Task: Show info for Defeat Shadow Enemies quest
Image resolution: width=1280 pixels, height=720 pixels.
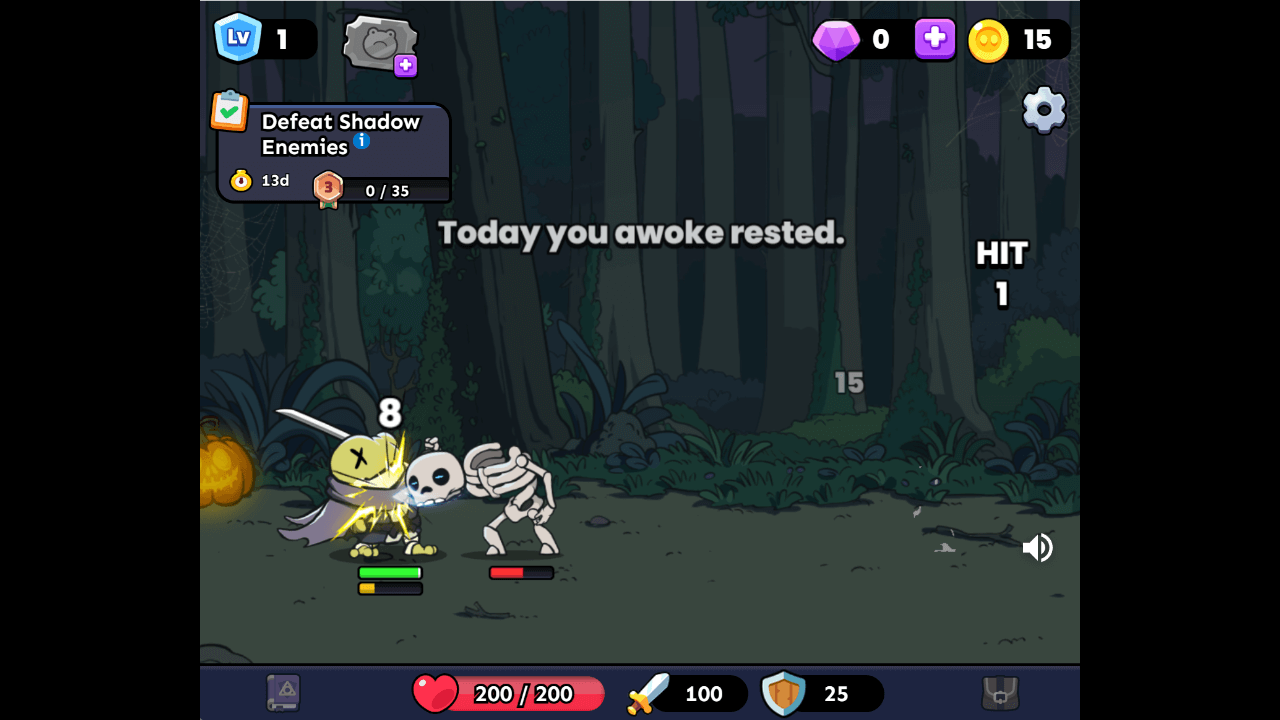Action: point(361,141)
